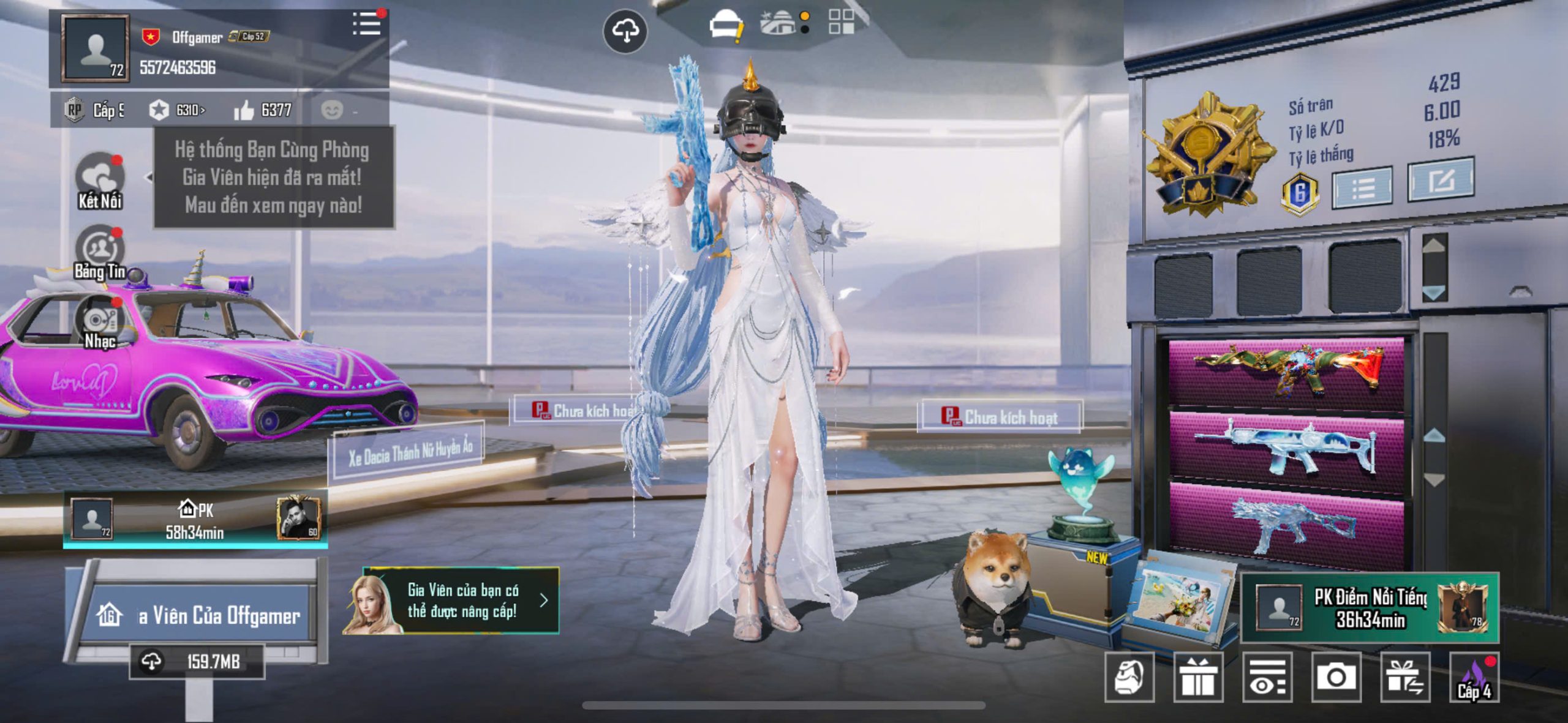Open the PK 58h34min home battle panel

195,520
